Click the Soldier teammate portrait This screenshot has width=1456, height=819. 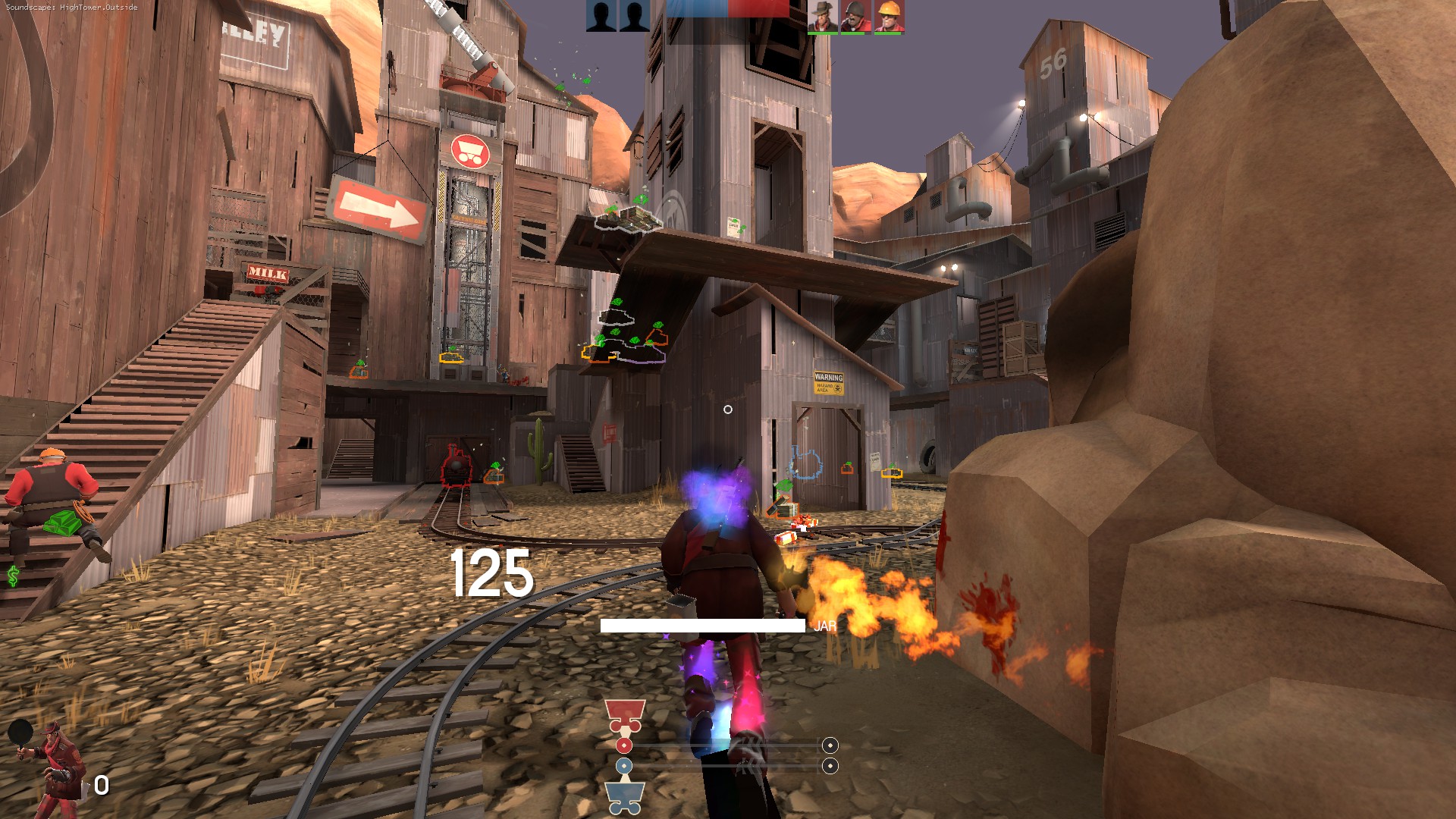pos(855,15)
